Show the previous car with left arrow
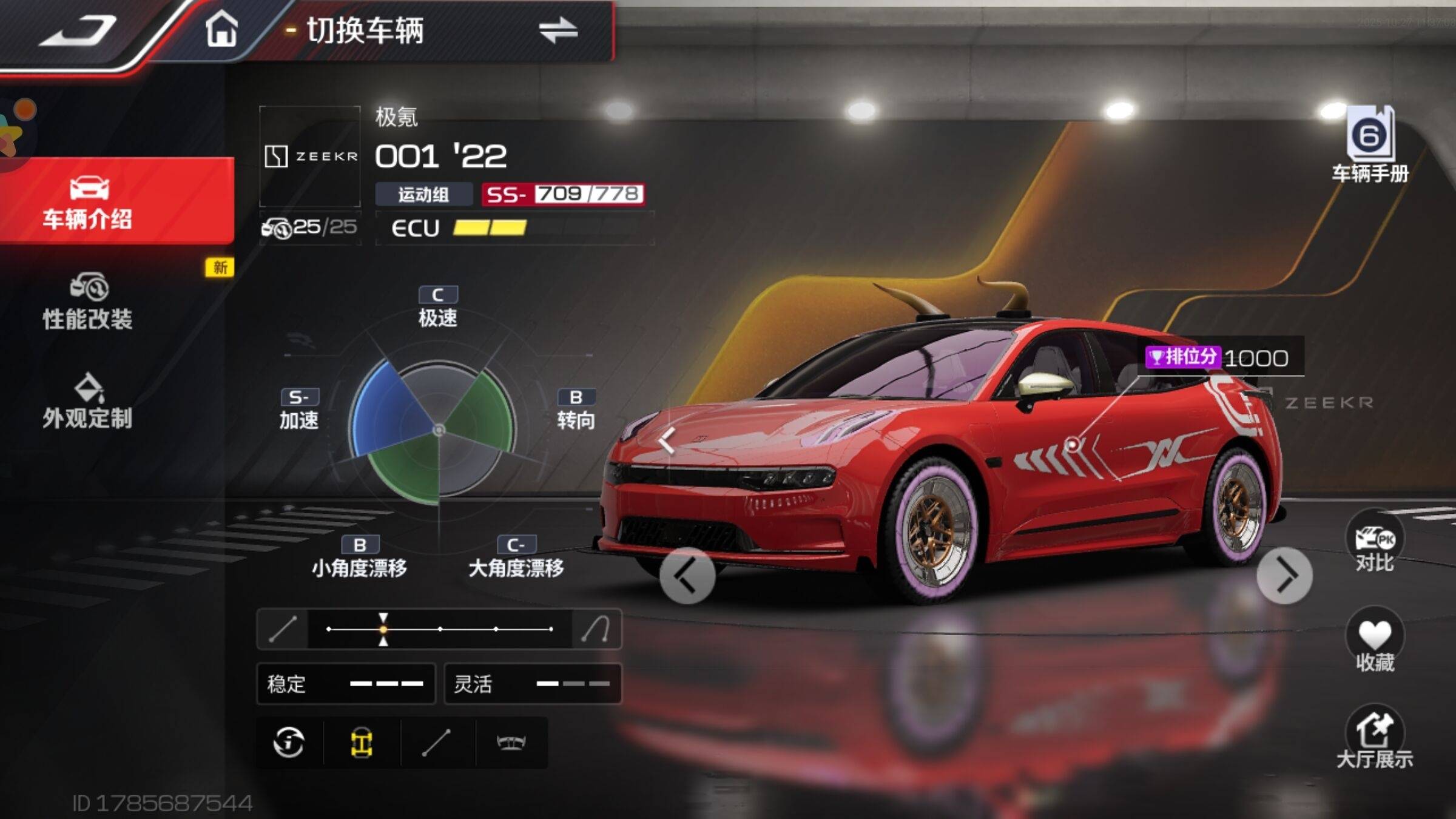Image resolution: width=1456 pixels, height=819 pixels. (x=687, y=576)
